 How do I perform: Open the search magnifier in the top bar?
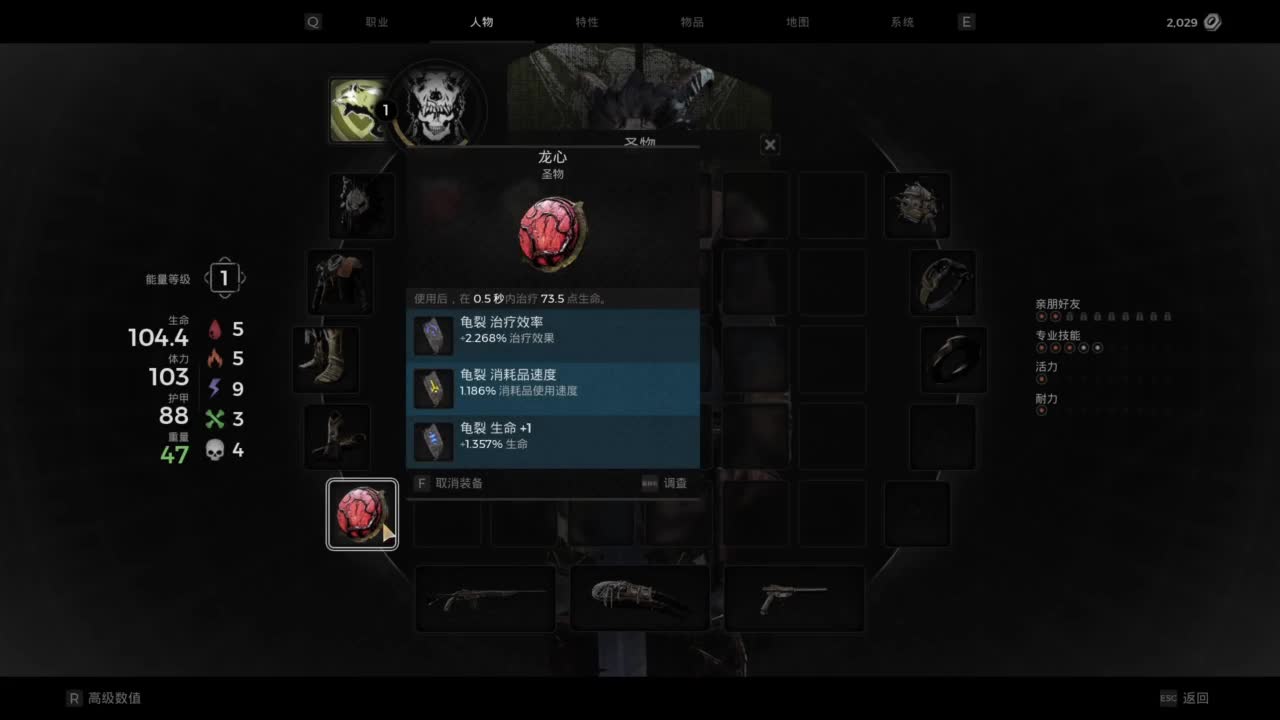(313, 21)
